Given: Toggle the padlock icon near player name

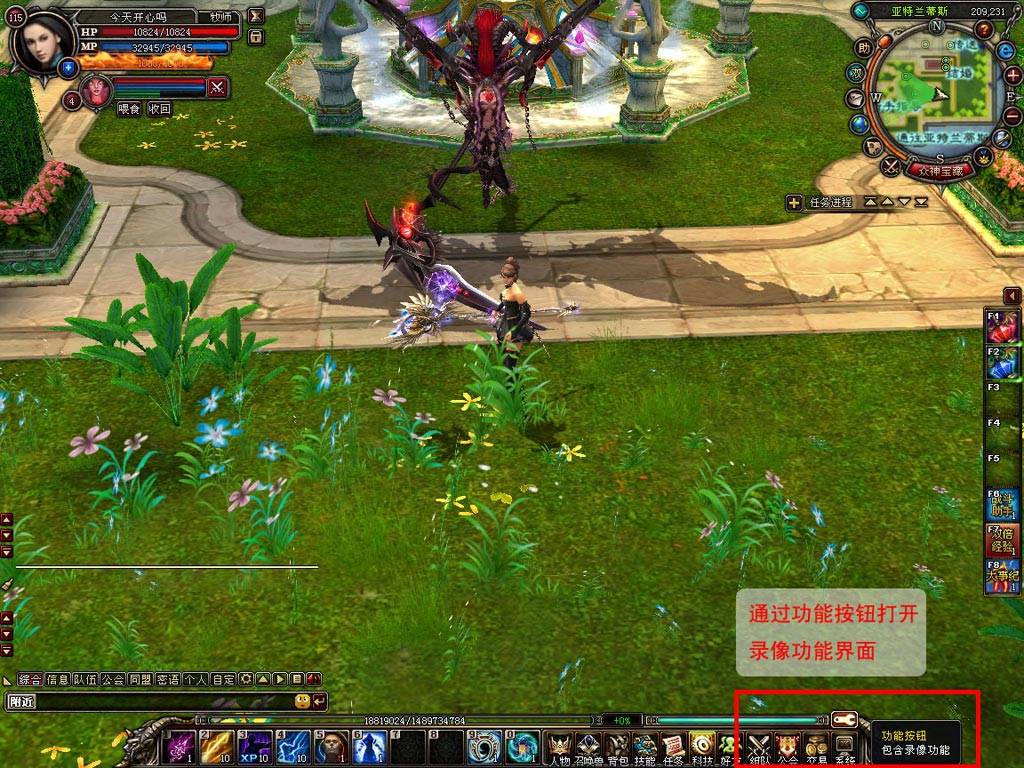Looking at the screenshot, I should point(256,37).
